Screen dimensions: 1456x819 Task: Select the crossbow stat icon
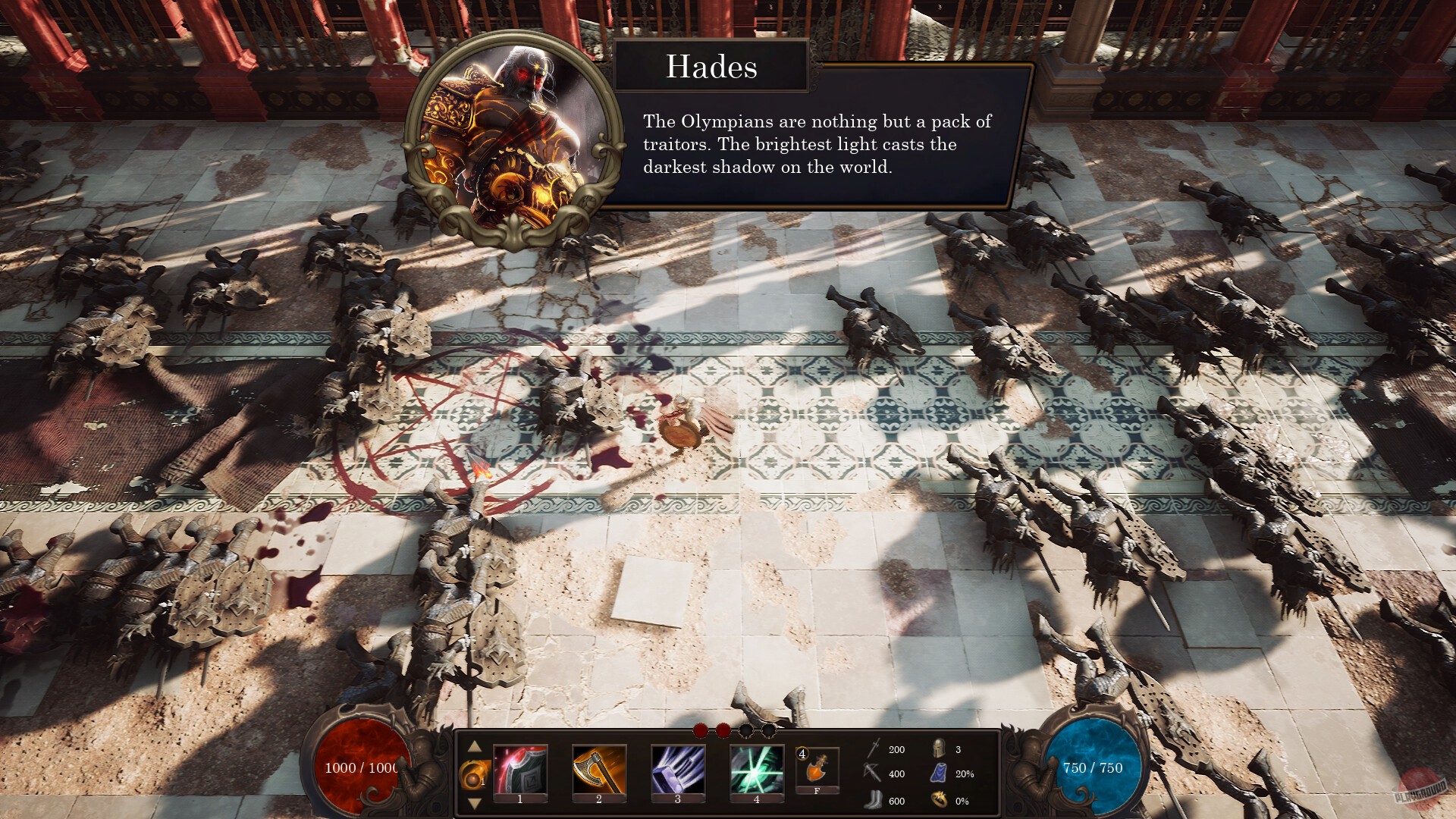pyautogui.click(x=874, y=774)
